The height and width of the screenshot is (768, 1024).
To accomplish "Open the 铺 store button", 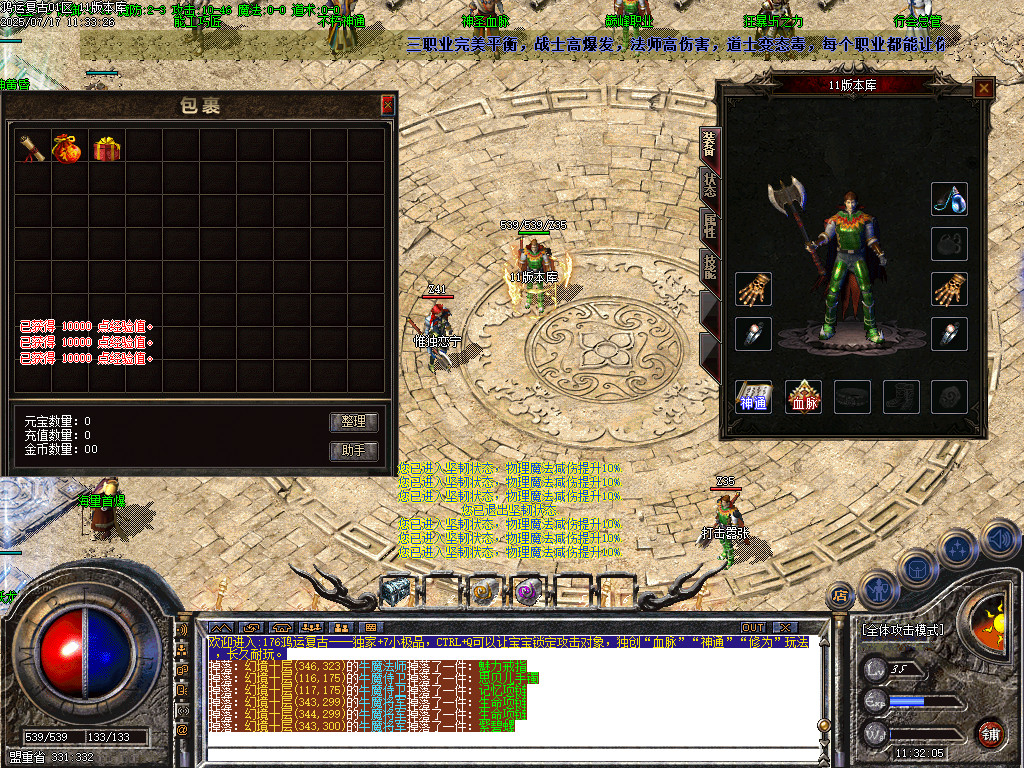I will (x=990, y=733).
